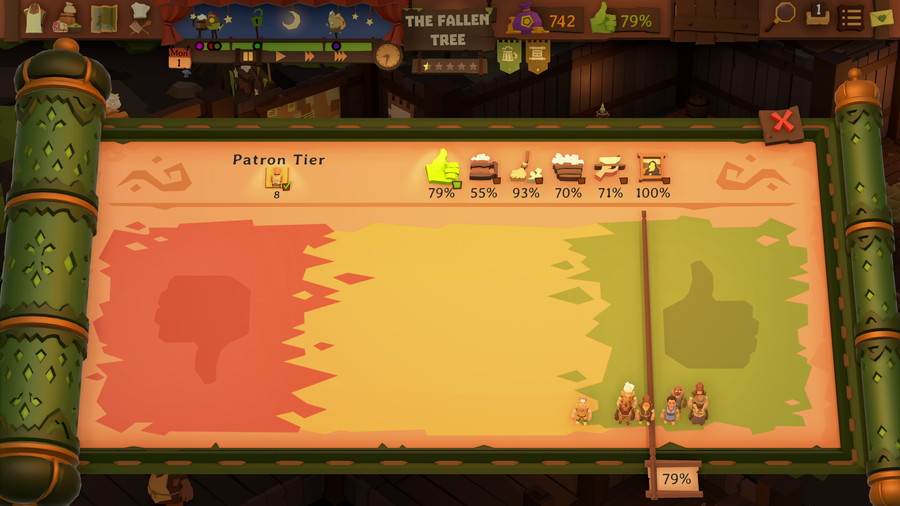The width and height of the screenshot is (900, 506).
Task: Click the clock icon beside speed controls
Action: [387, 56]
